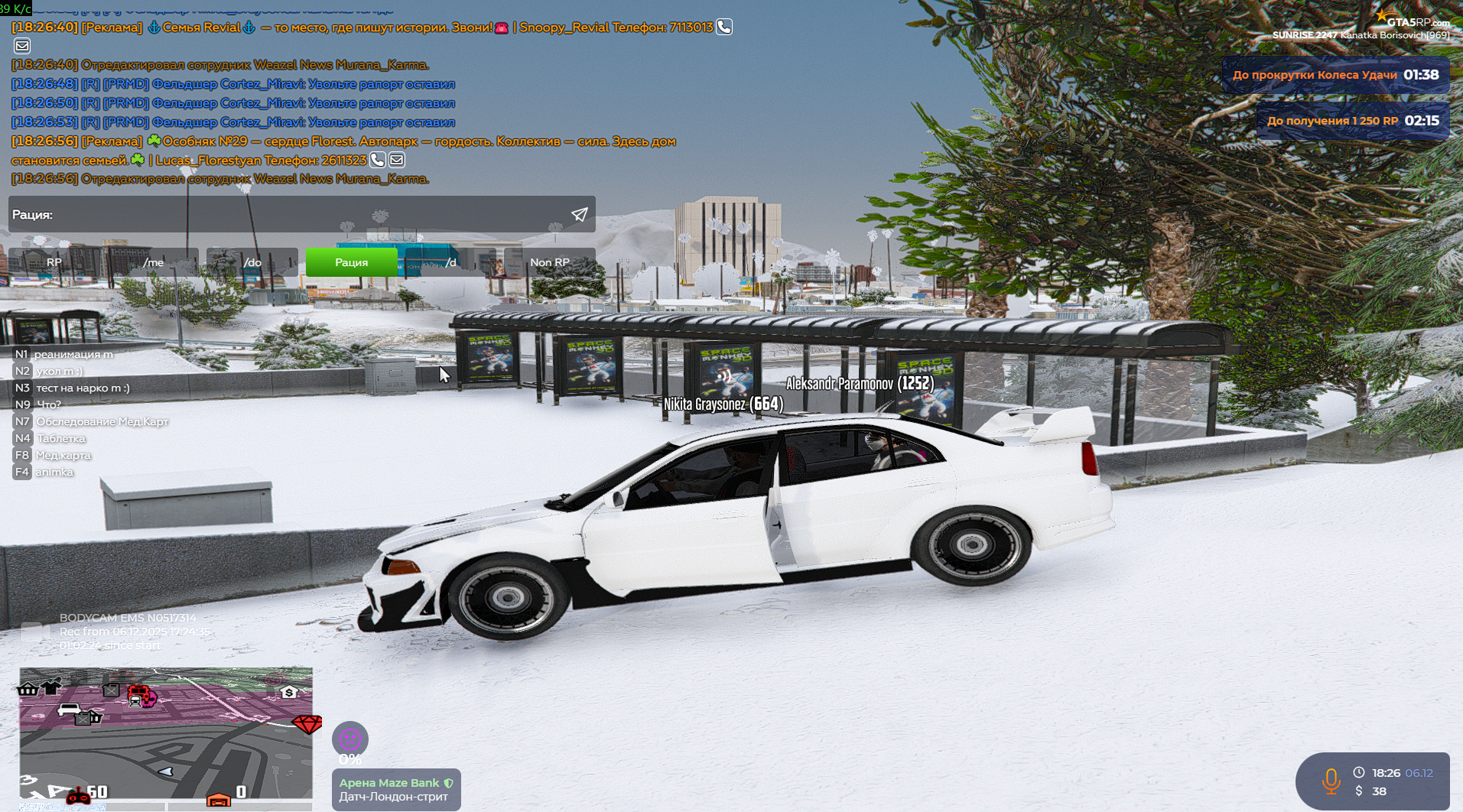The height and width of the screenshot is (812, 1463).
Task: Toggle the orange microphone icon
Action: click(x=1331, y=781)
